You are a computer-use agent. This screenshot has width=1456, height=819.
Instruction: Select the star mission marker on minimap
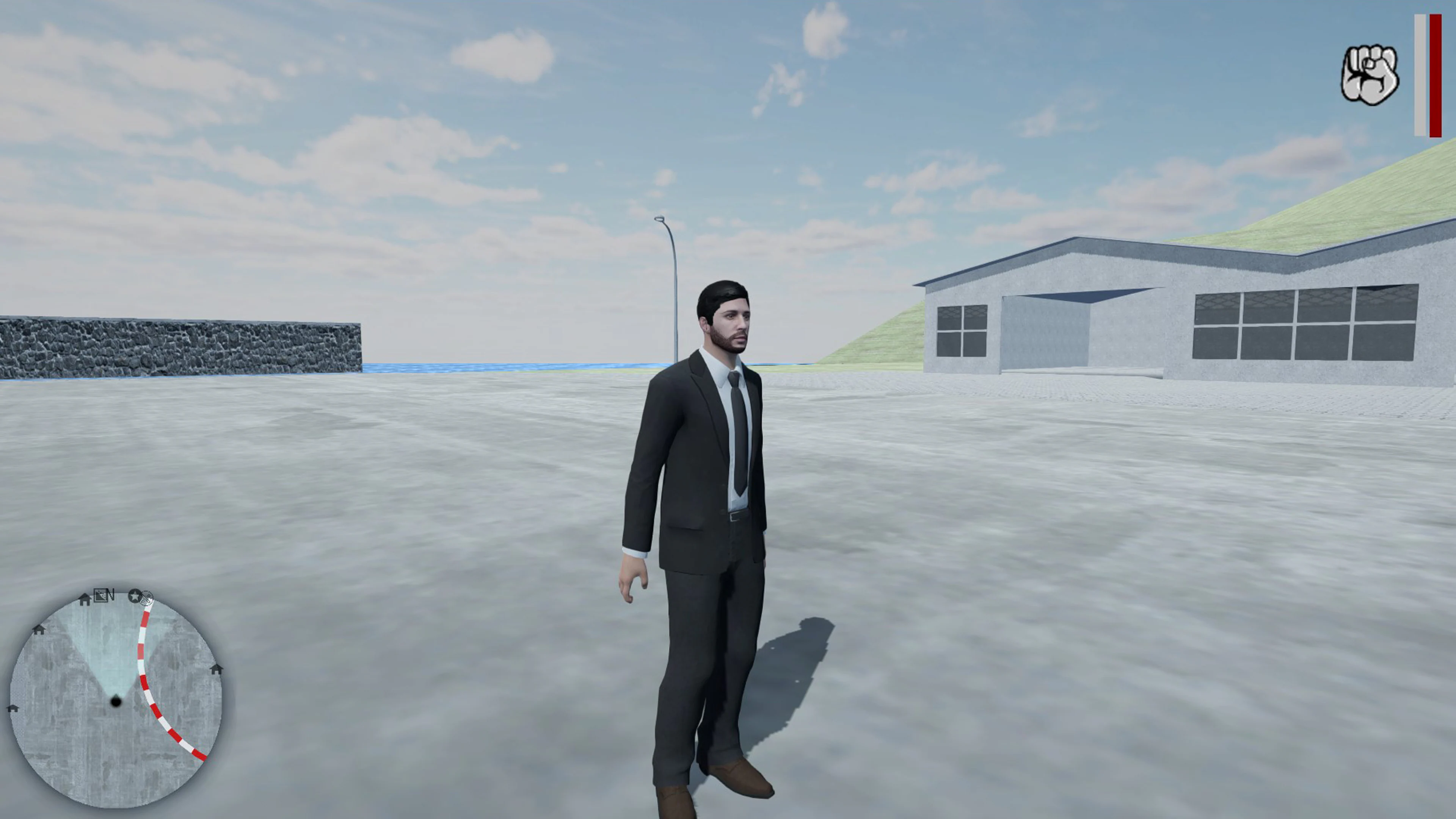(135, 597)
